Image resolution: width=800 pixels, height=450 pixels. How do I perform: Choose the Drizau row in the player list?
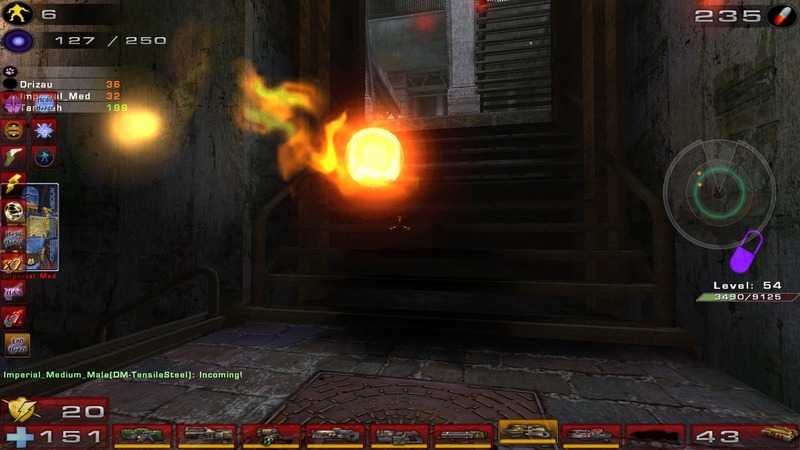[62, 85]
